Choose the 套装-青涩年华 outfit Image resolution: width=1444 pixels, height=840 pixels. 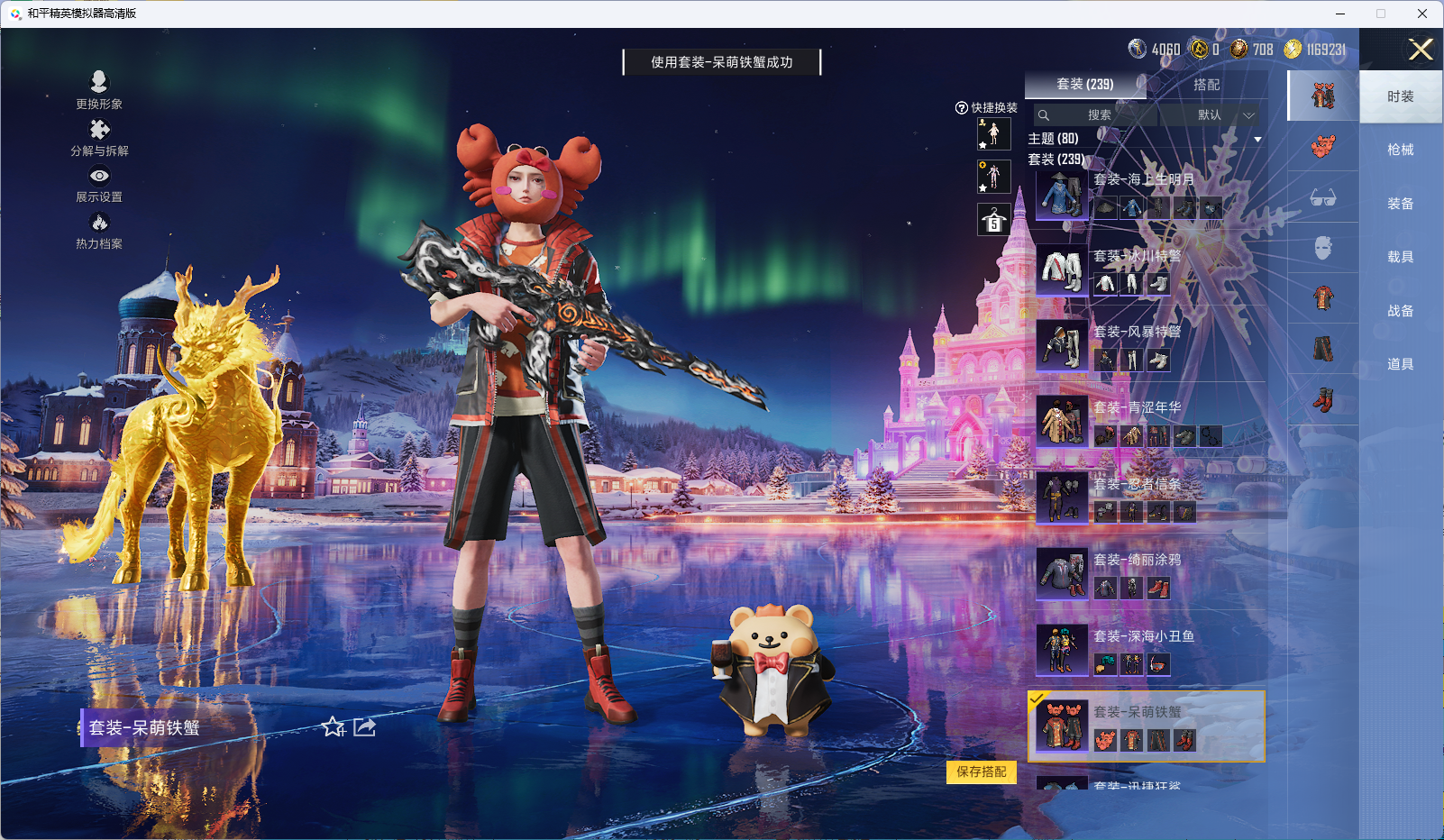[1145, 422]
